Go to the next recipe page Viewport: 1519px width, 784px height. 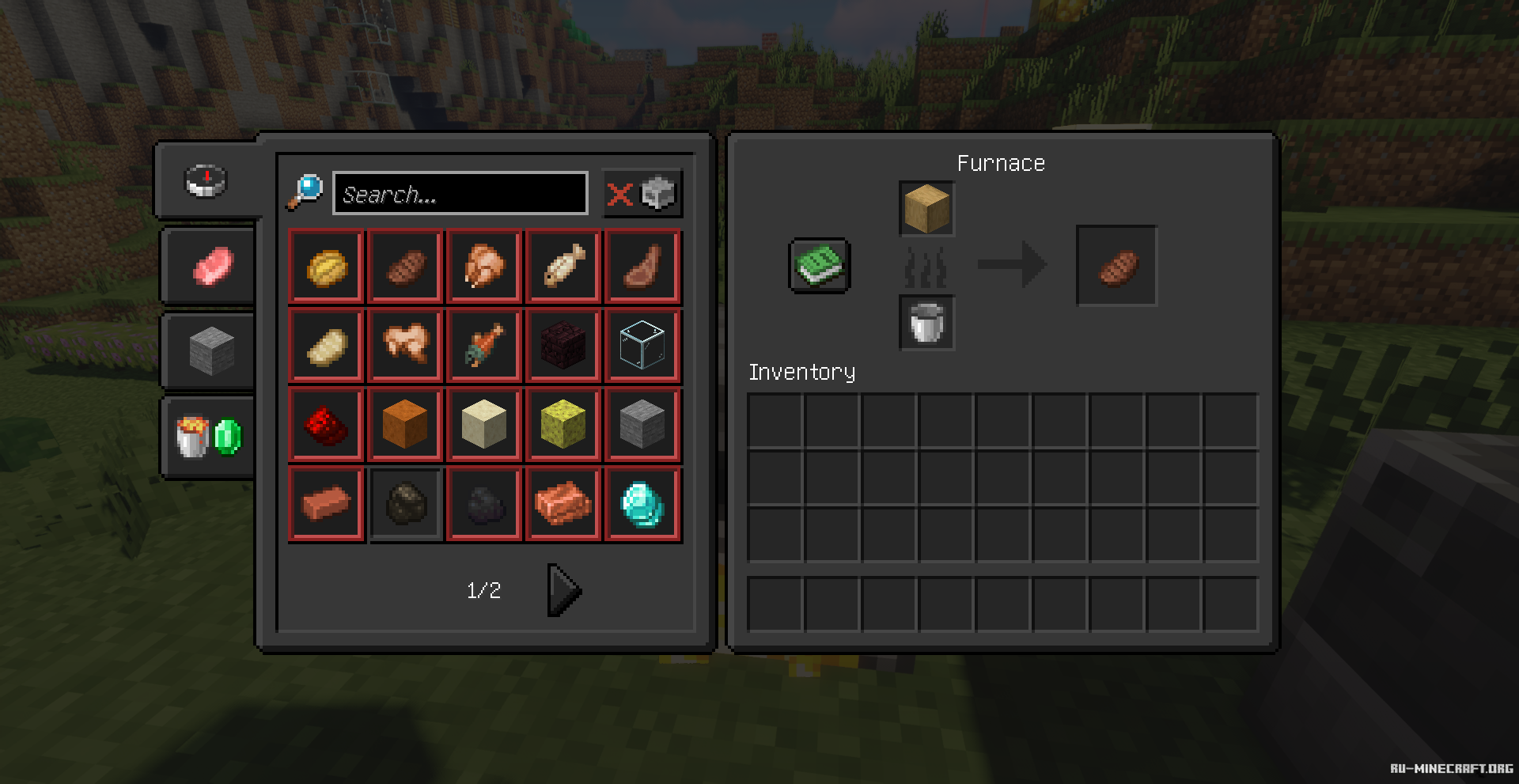pyautogui.click(x=564, y=590)
